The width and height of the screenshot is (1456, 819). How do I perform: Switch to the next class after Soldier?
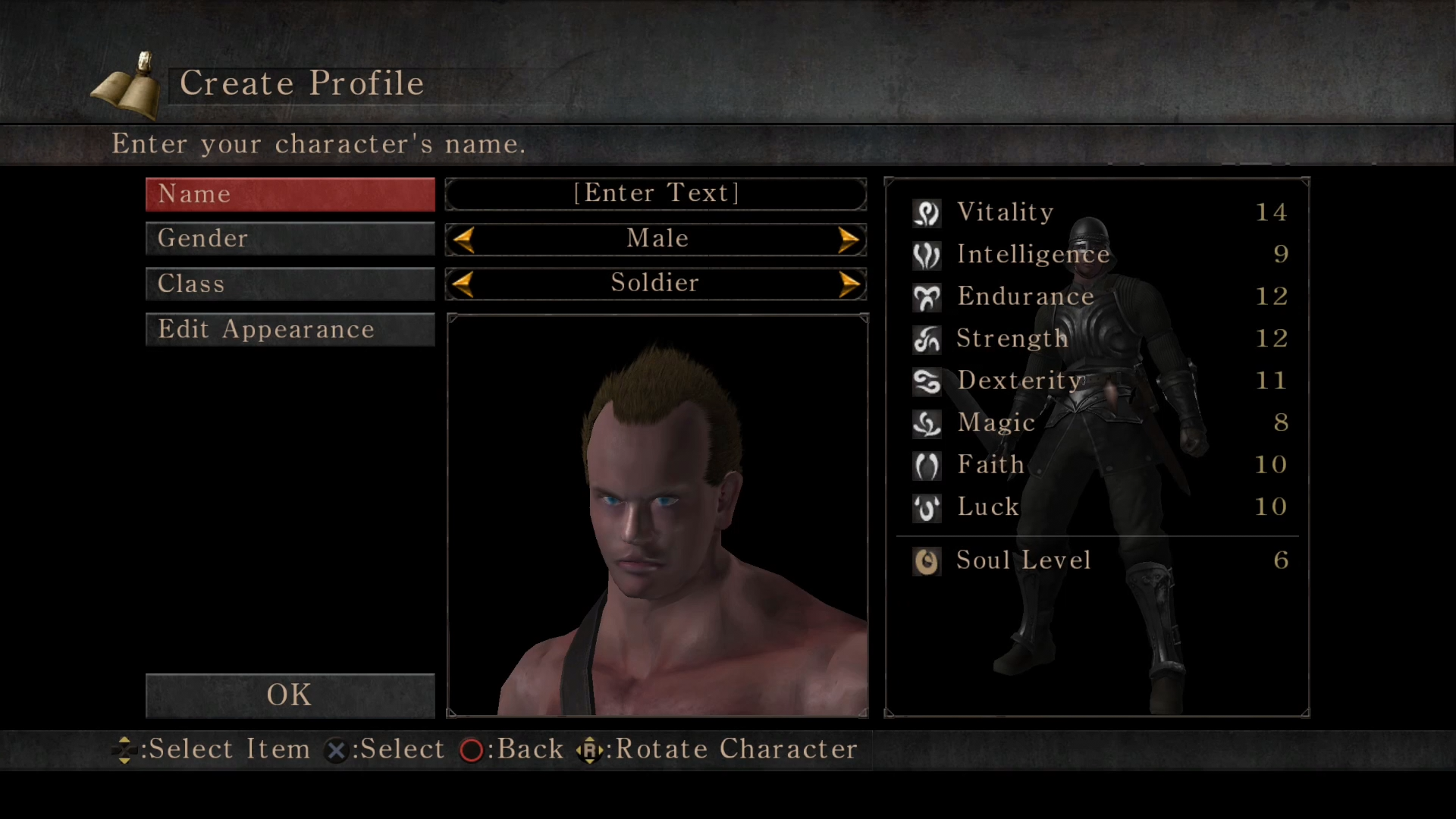pyautogui.click(x=849, y=284)
